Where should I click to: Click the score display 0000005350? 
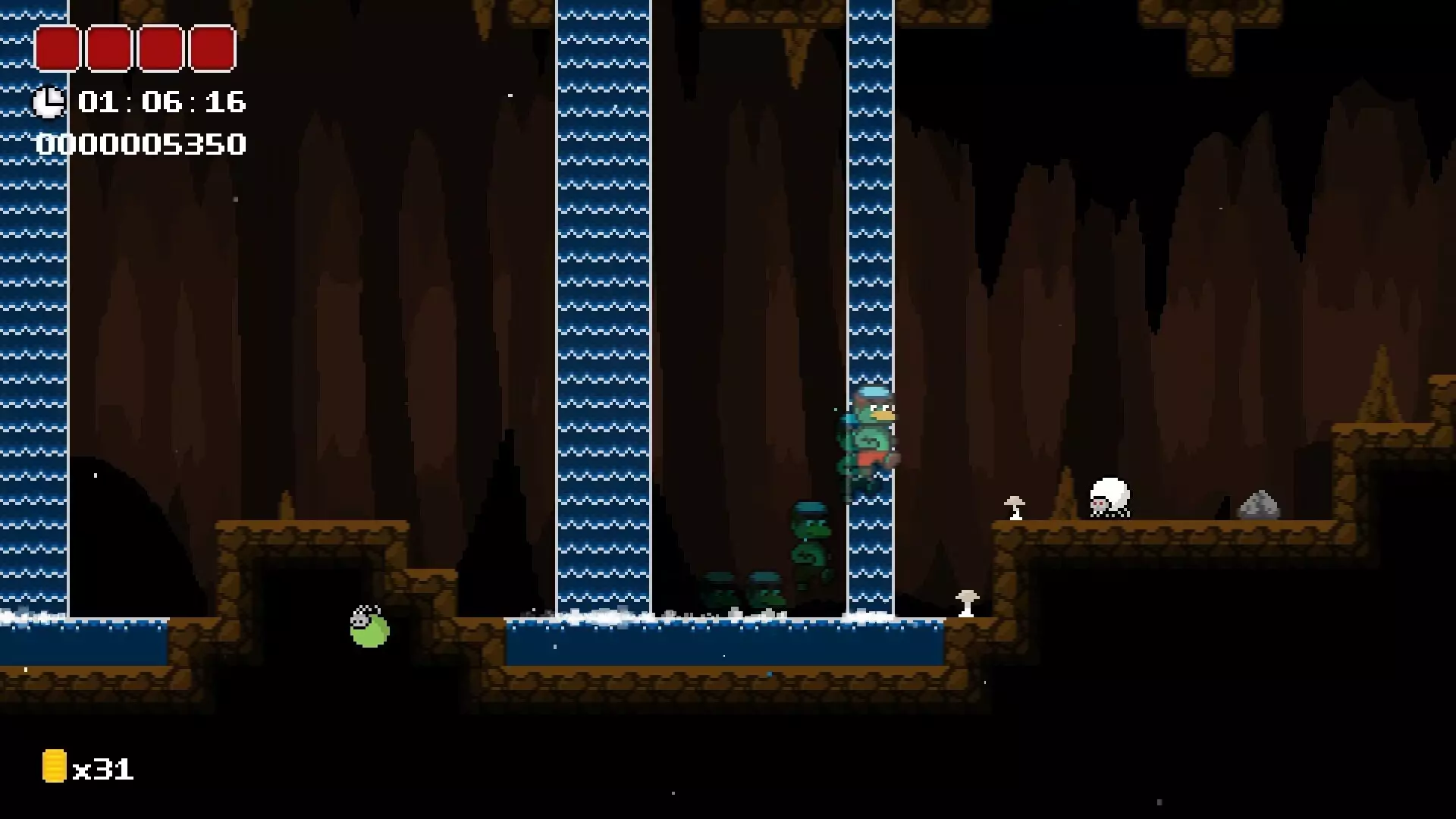[143, 143]
